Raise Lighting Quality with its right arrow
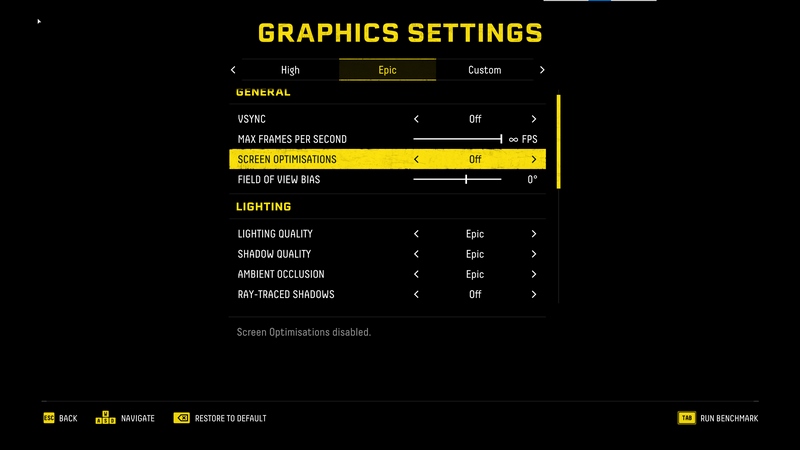Screen dimensions: 800x450 pos(534,234)
